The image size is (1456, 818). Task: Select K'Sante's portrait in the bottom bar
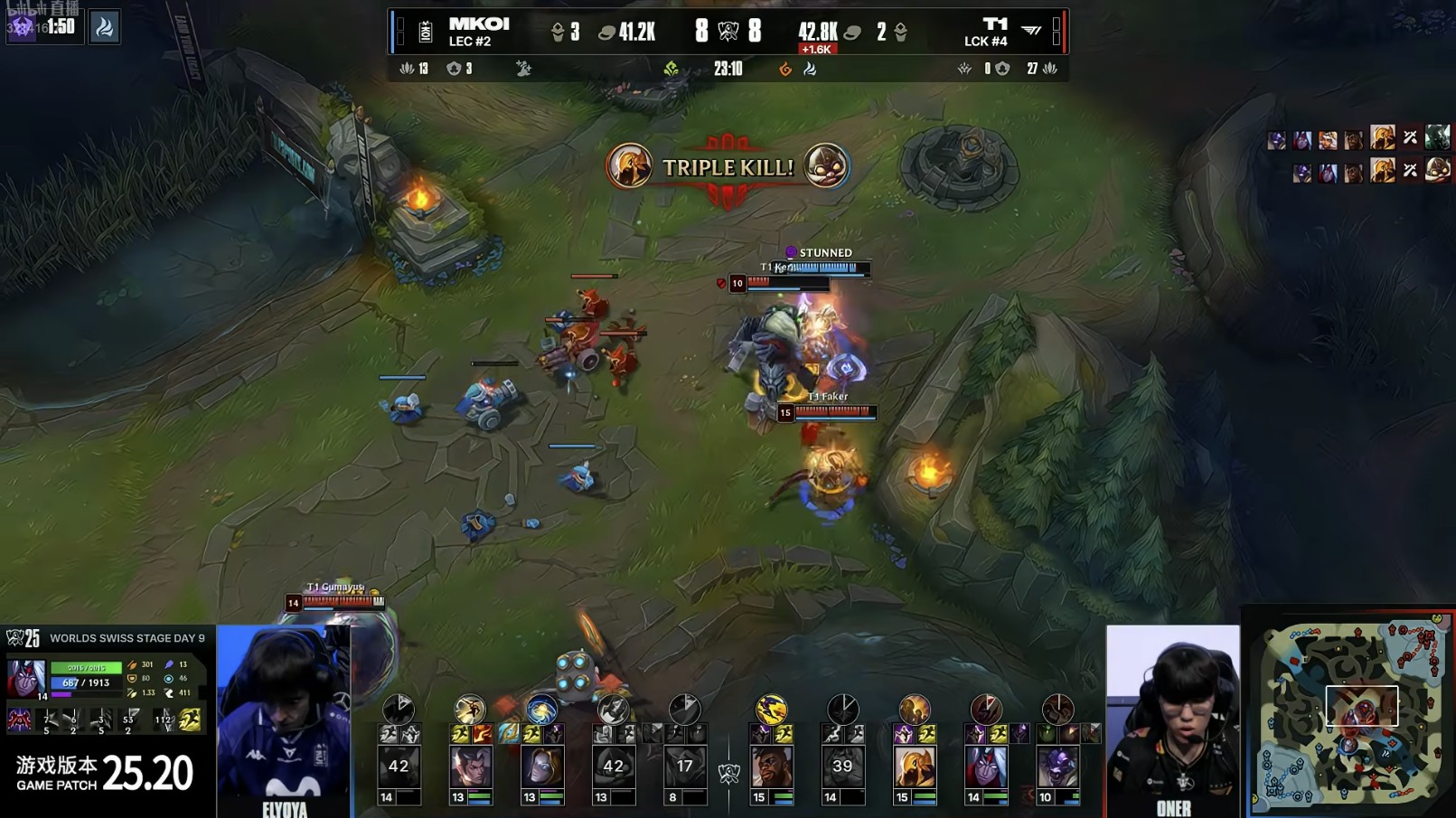pos(771,767)
